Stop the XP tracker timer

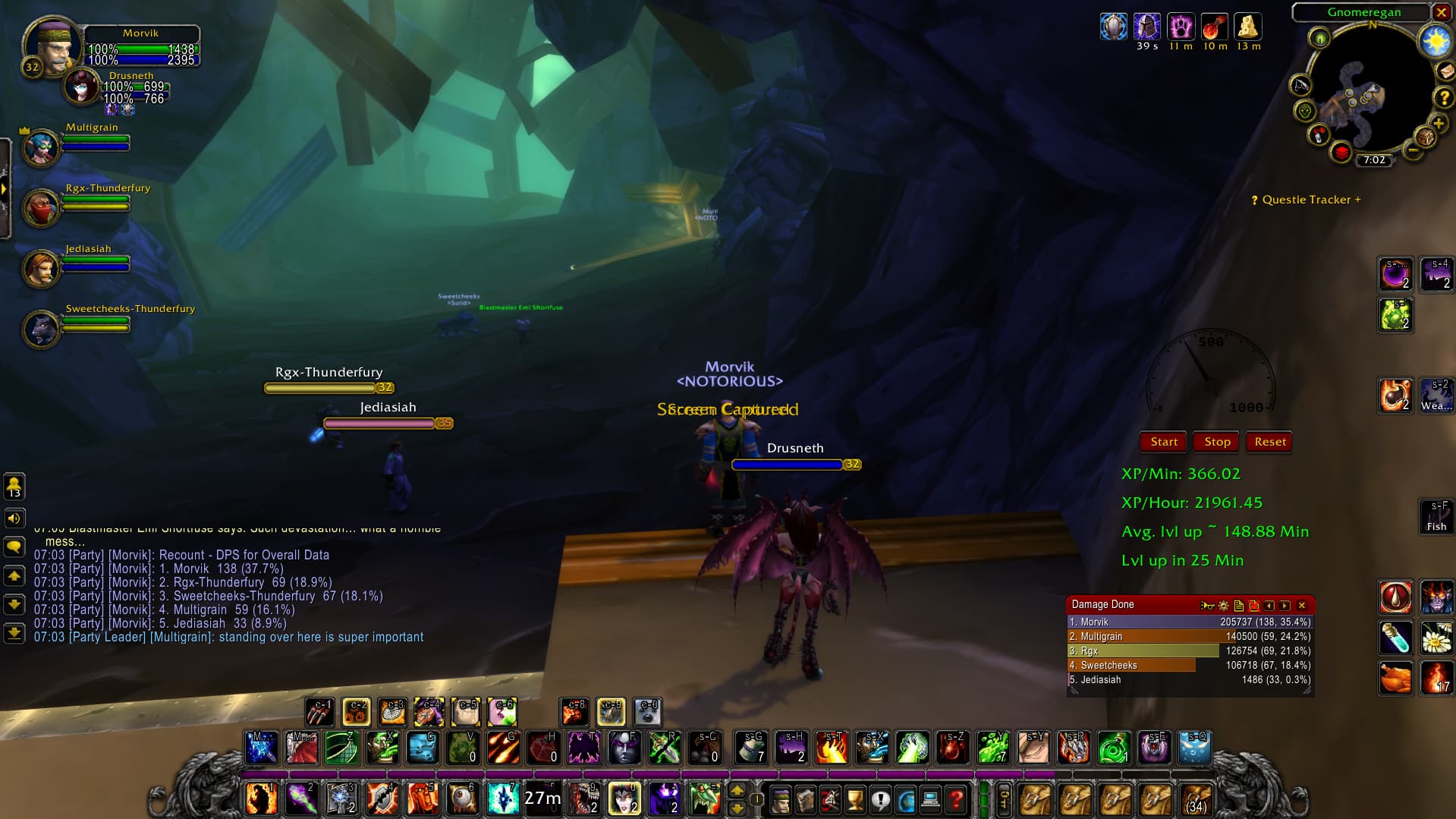pos(1217,442)
